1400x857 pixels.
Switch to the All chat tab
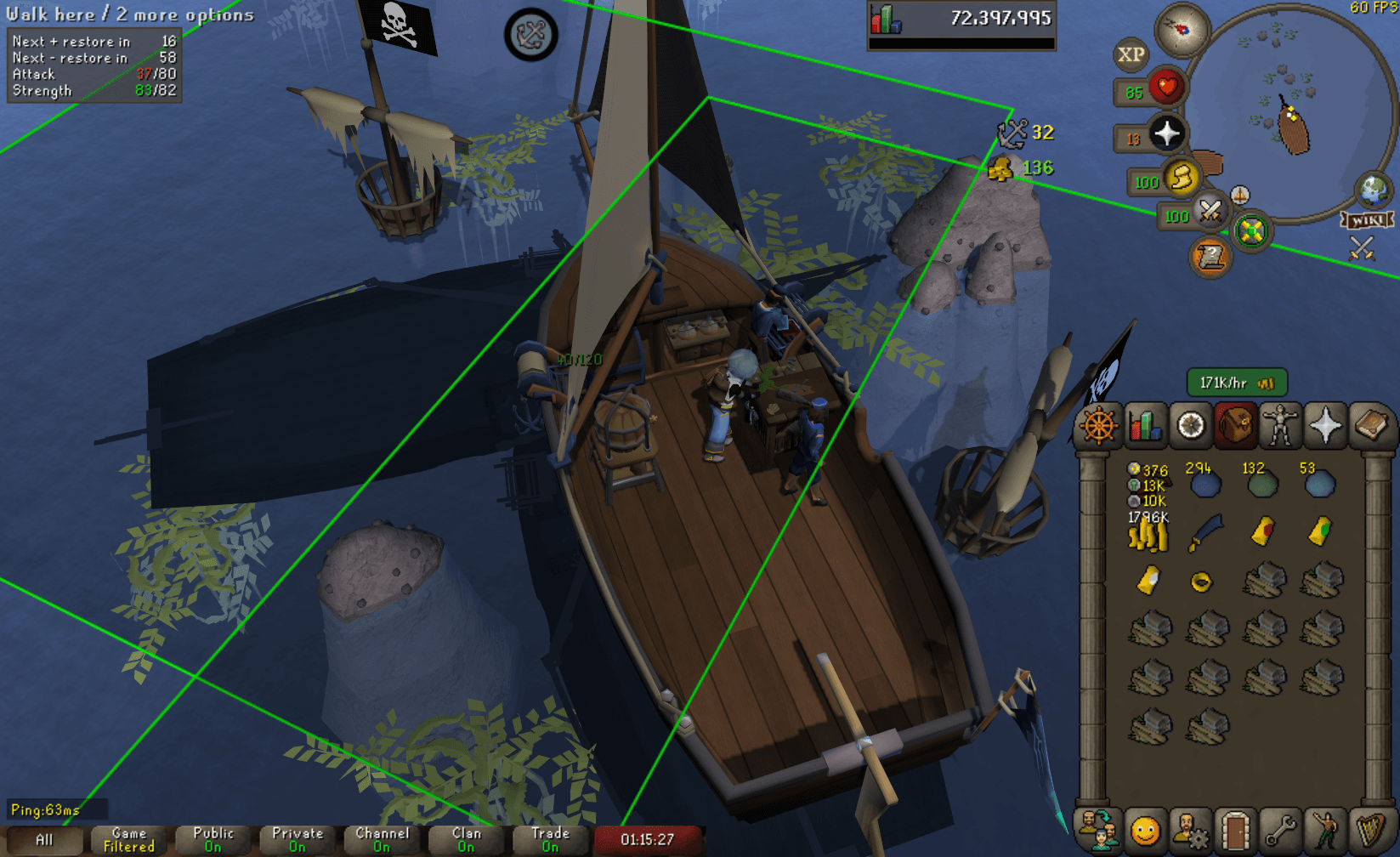click(43, 838)
